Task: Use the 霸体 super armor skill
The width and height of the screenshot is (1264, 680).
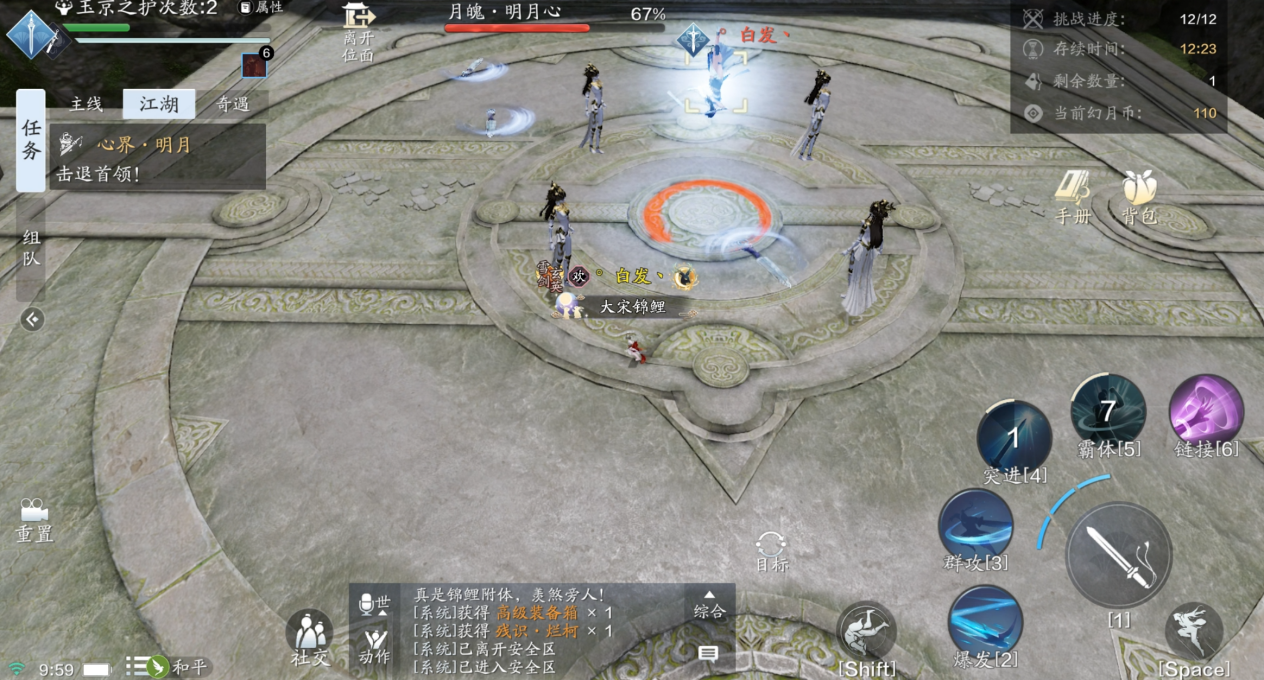Action: [x=1107, y=410]
